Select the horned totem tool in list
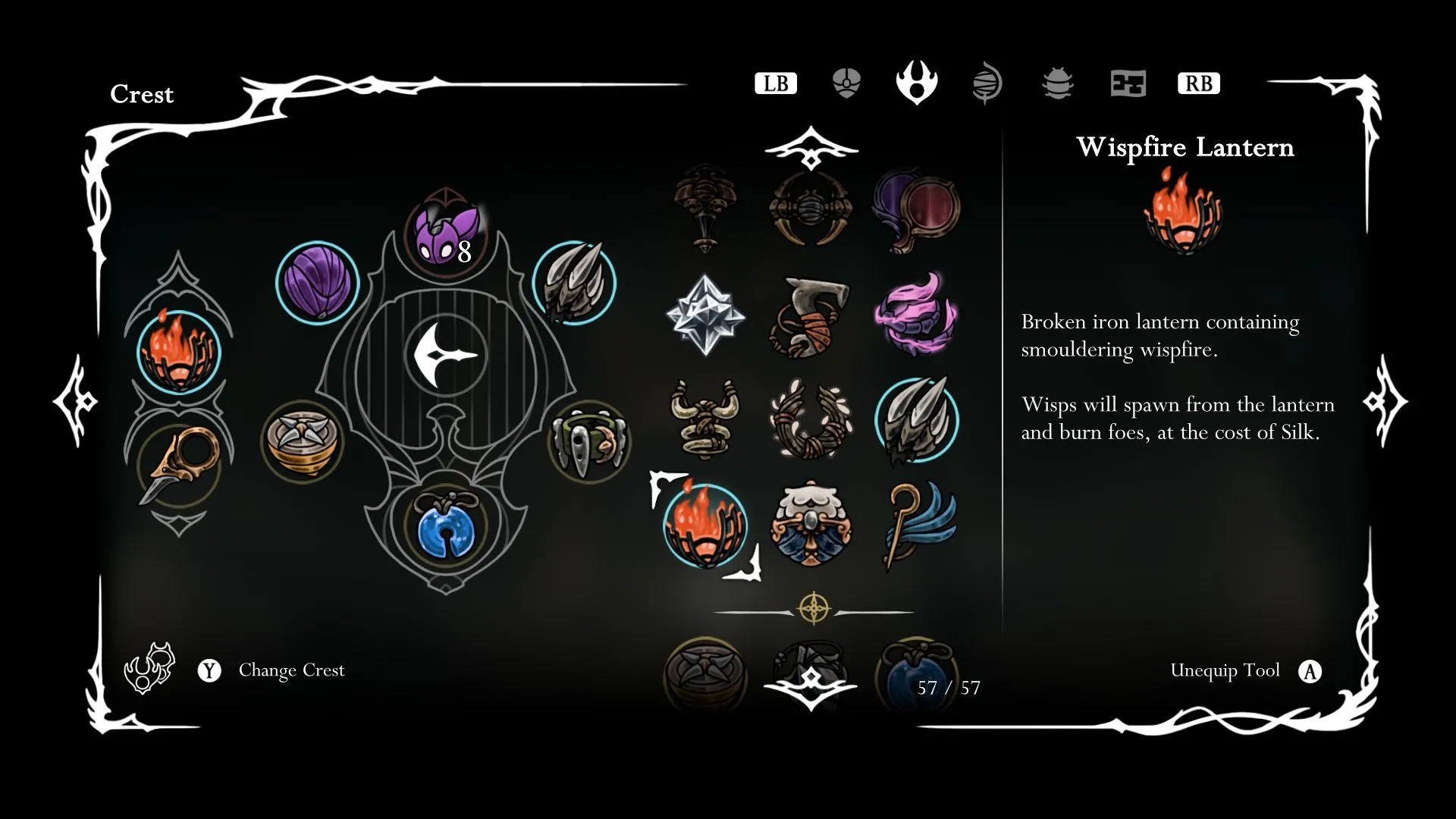This screenshot has width=1456, height=819. click(705, 419)
